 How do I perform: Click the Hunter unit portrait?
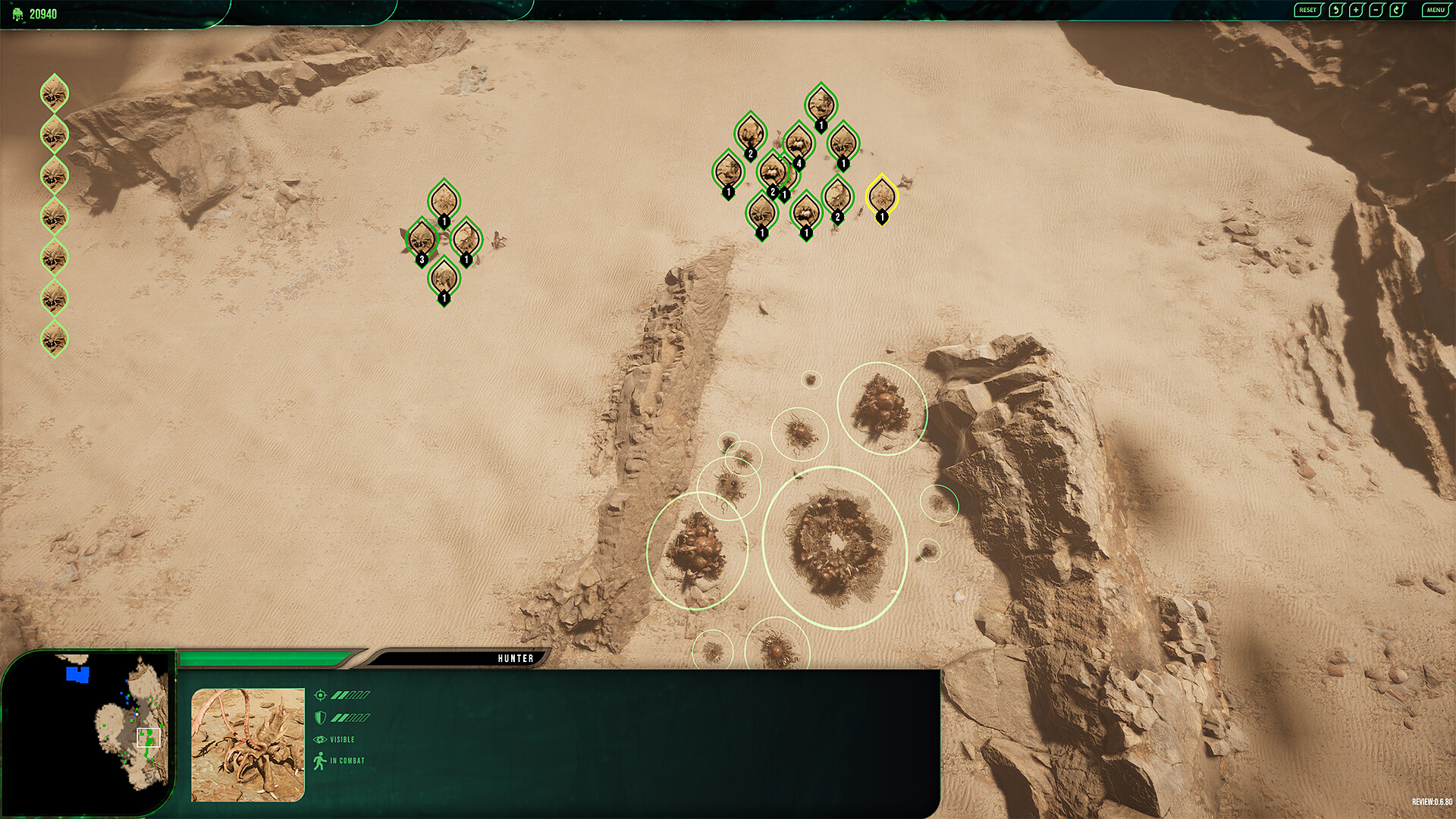point(248,745)
